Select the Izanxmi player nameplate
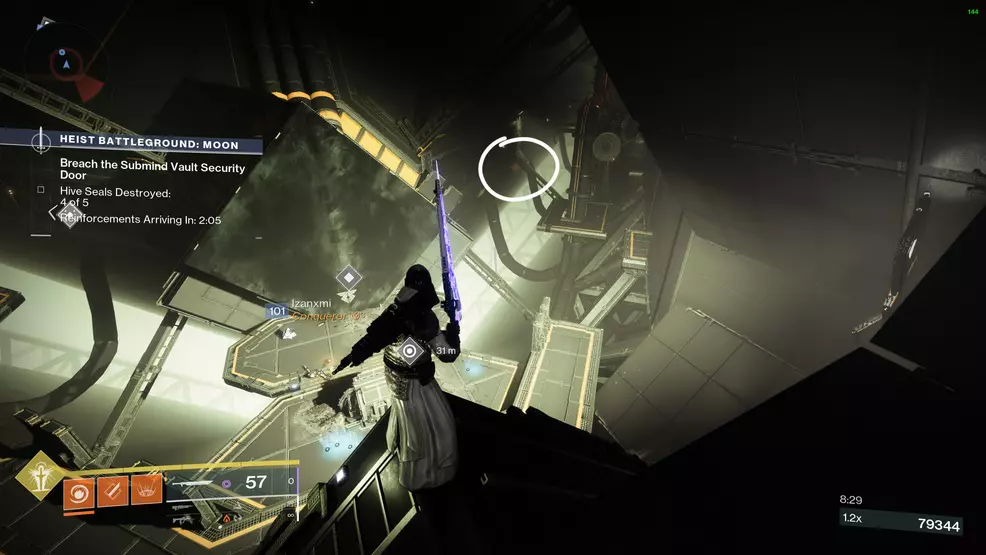986x555 pixels. [310, 301]
